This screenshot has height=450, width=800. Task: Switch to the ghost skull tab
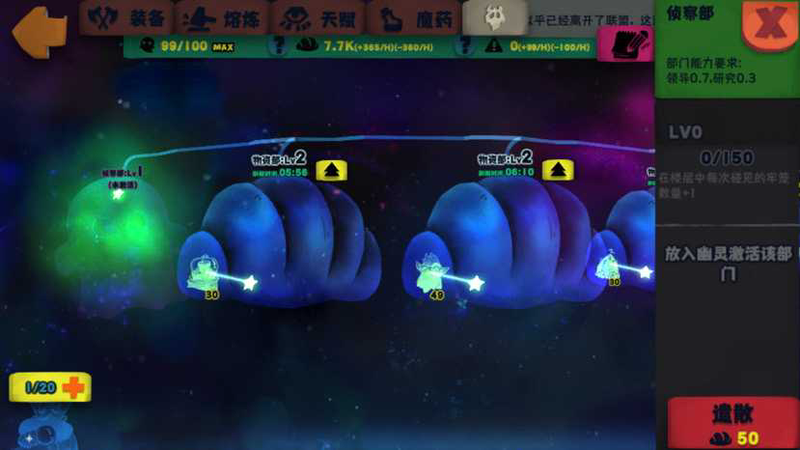click(x=493, y=17)
